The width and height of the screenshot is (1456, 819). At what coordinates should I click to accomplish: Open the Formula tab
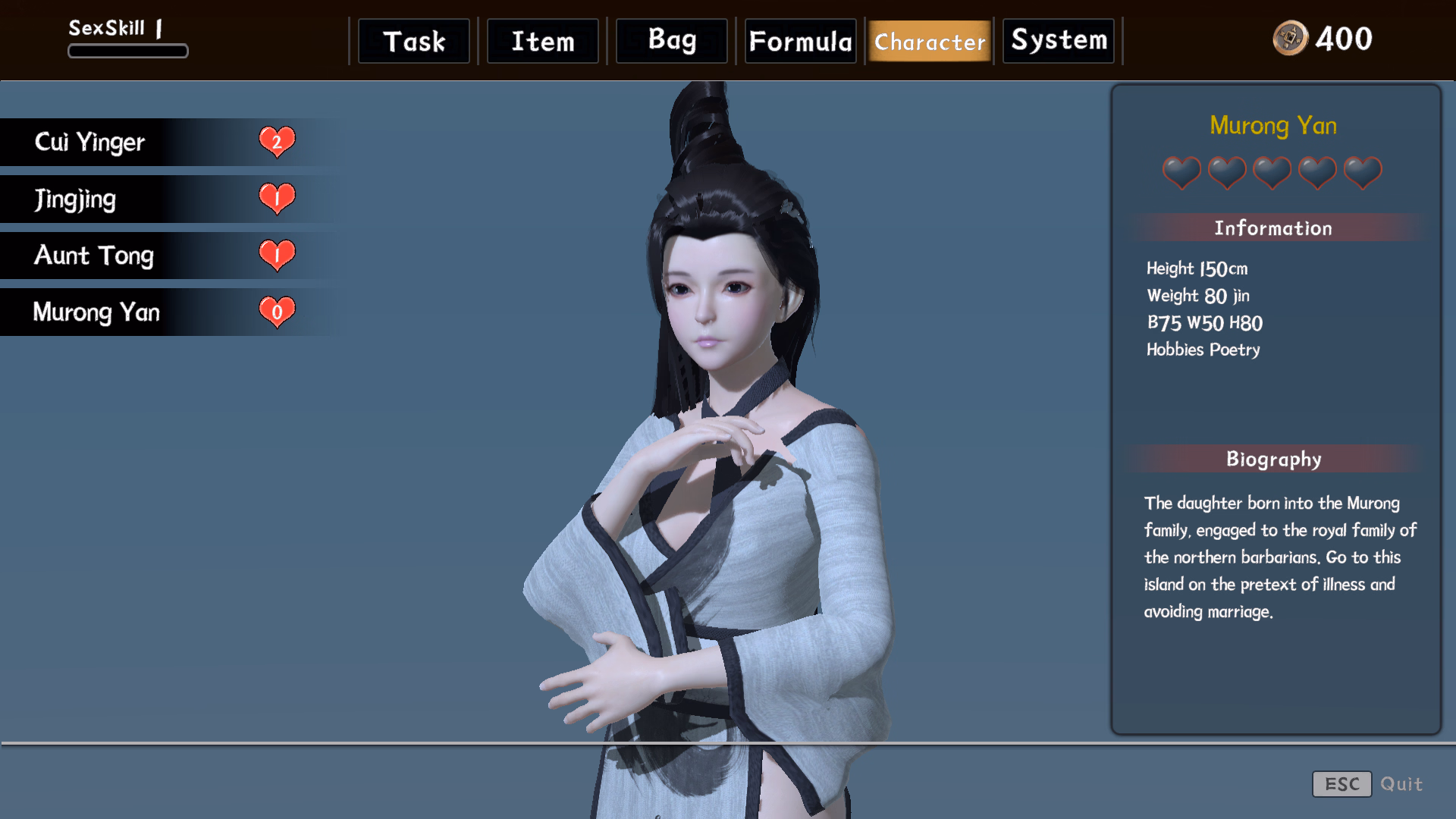point(800,41)
